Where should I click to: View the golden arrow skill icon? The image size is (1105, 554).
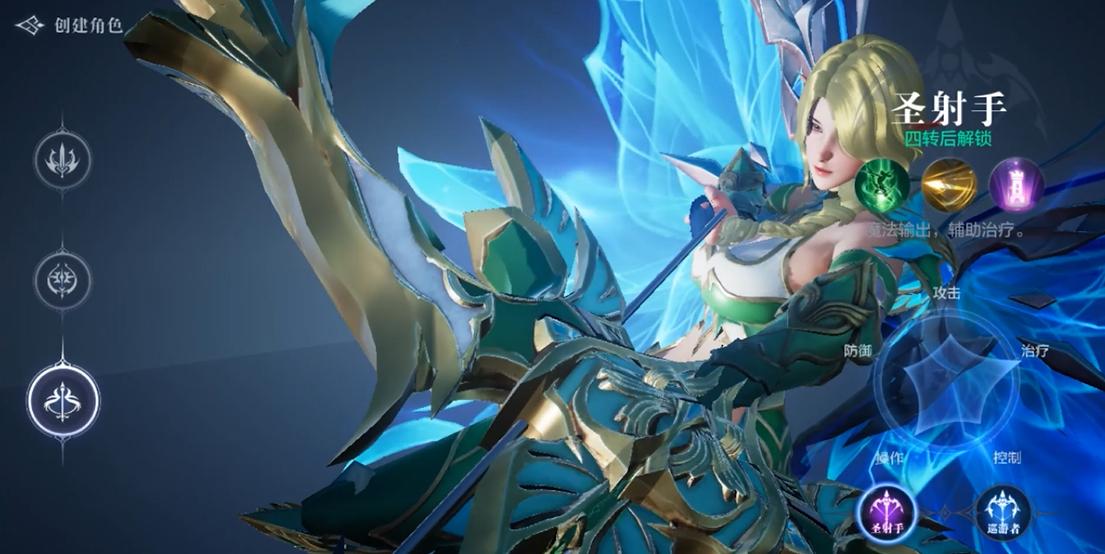949,185
